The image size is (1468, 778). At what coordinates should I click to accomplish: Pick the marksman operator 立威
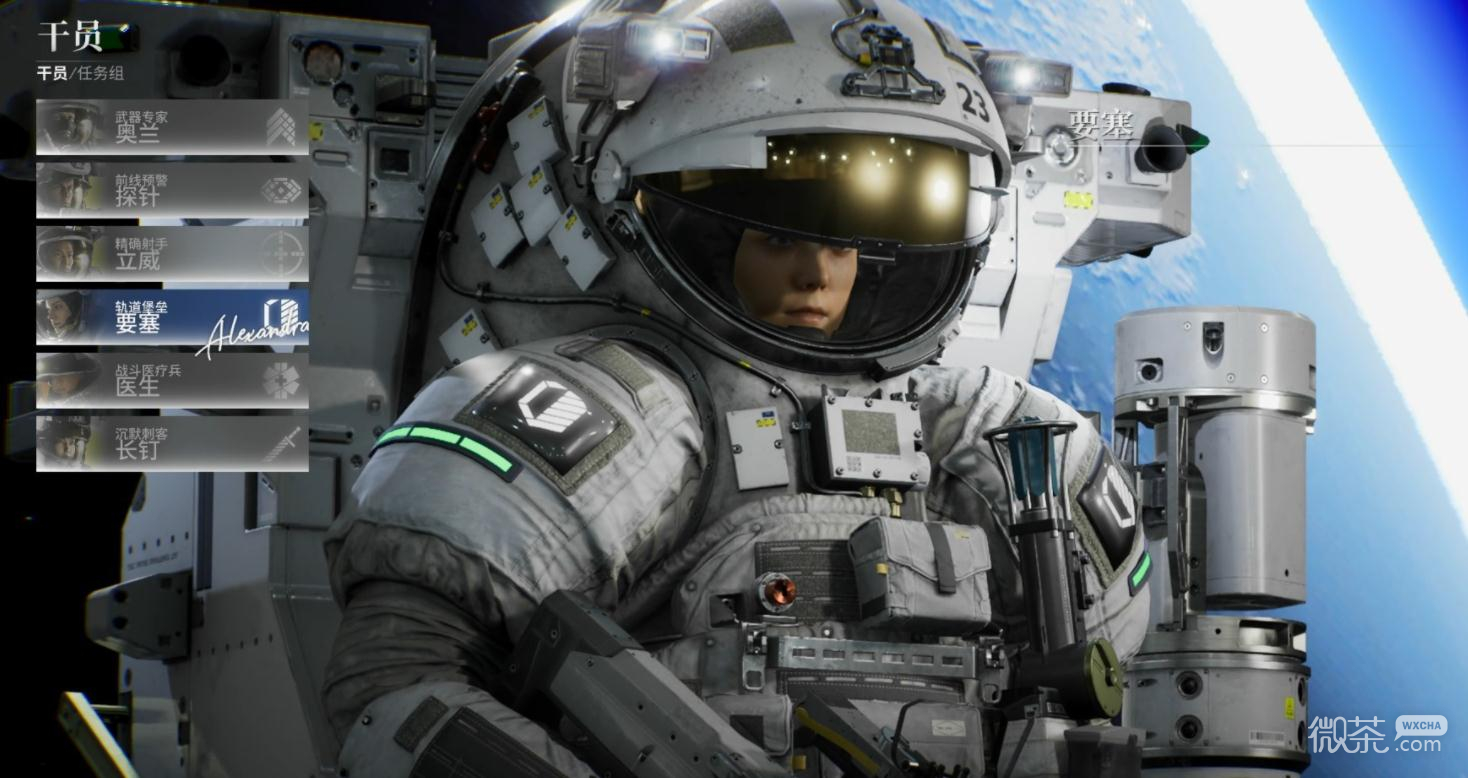coord(172,254)
